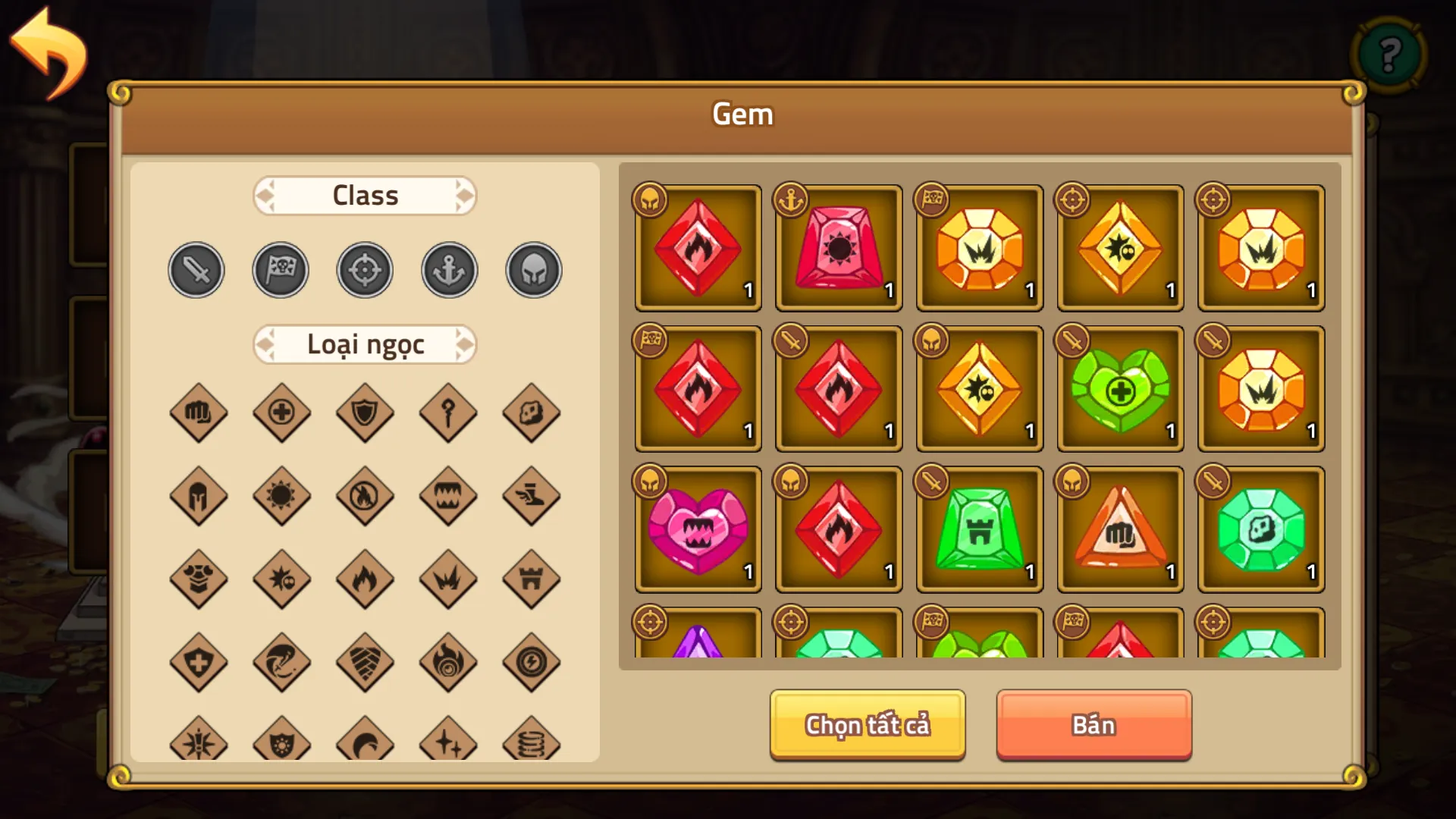The width and height of the screenshot is (1456, 819).
Task: Select the crosshair class filter icon
Action: pyautogui.click(x=364, y=269)
